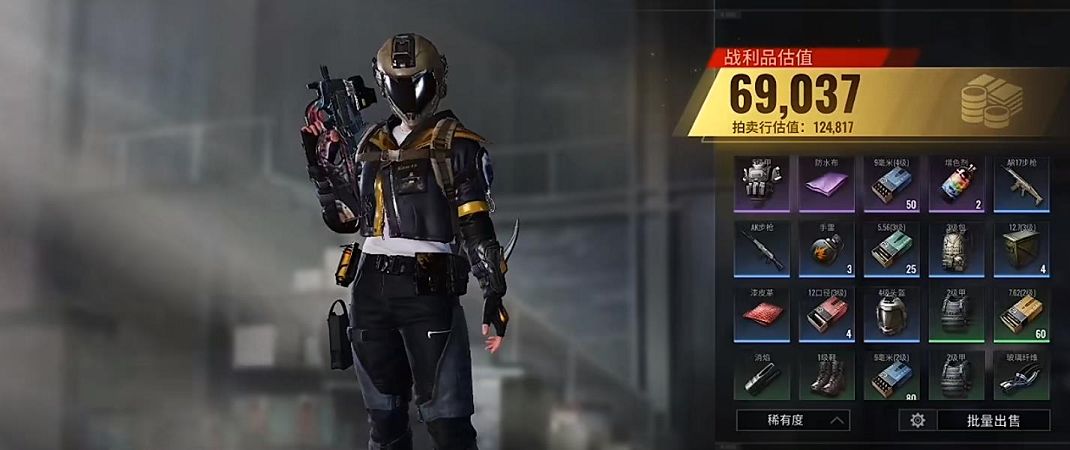Pick the level 4 helmet slot
The height and width of the screenshot is (450, 1070).
click(x=891, y=313)
